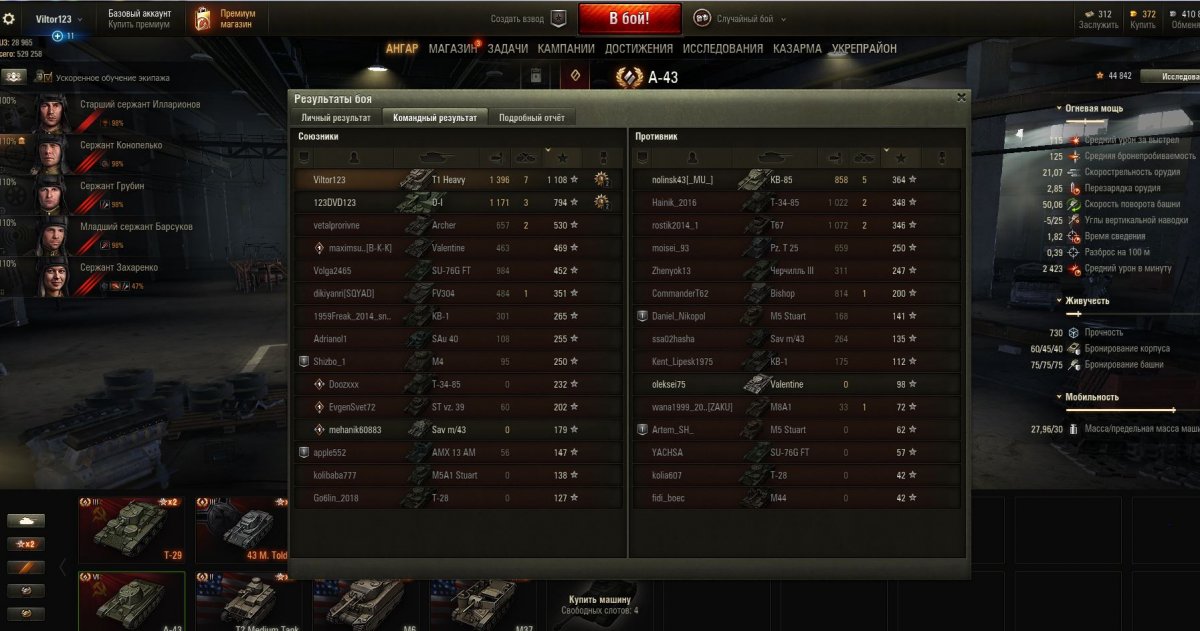1200x631 pixels.
Task: Open the МАГАЗИН menu
Action: pyautogui.click(x=452, y=48)
